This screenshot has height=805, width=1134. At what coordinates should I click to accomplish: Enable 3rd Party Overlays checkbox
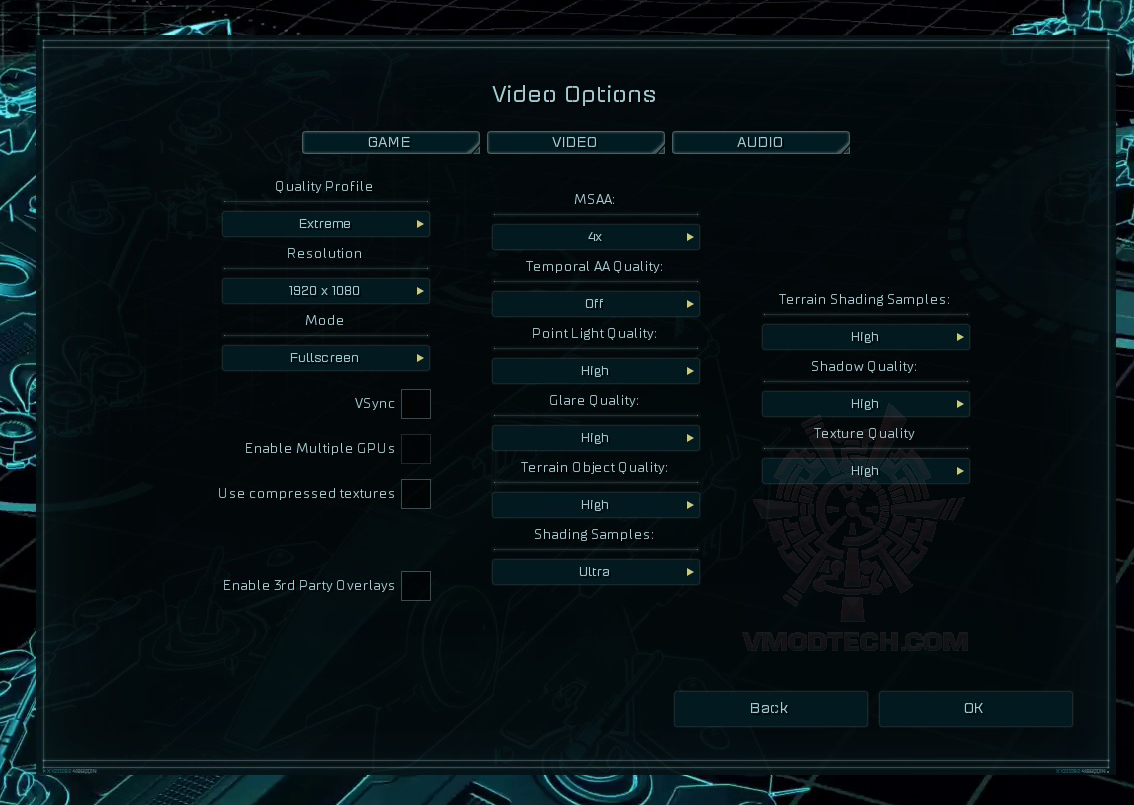click(416, 586)
